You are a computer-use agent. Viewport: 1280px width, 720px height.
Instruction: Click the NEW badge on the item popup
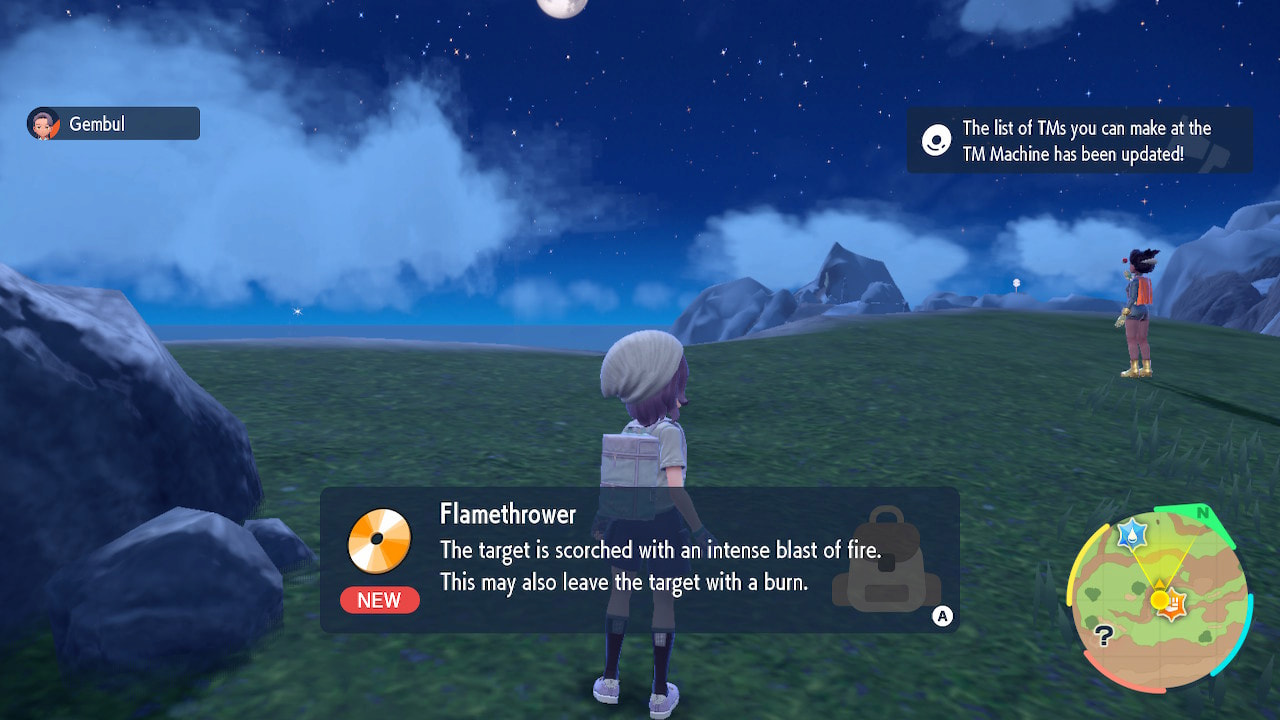click(378, 600)
